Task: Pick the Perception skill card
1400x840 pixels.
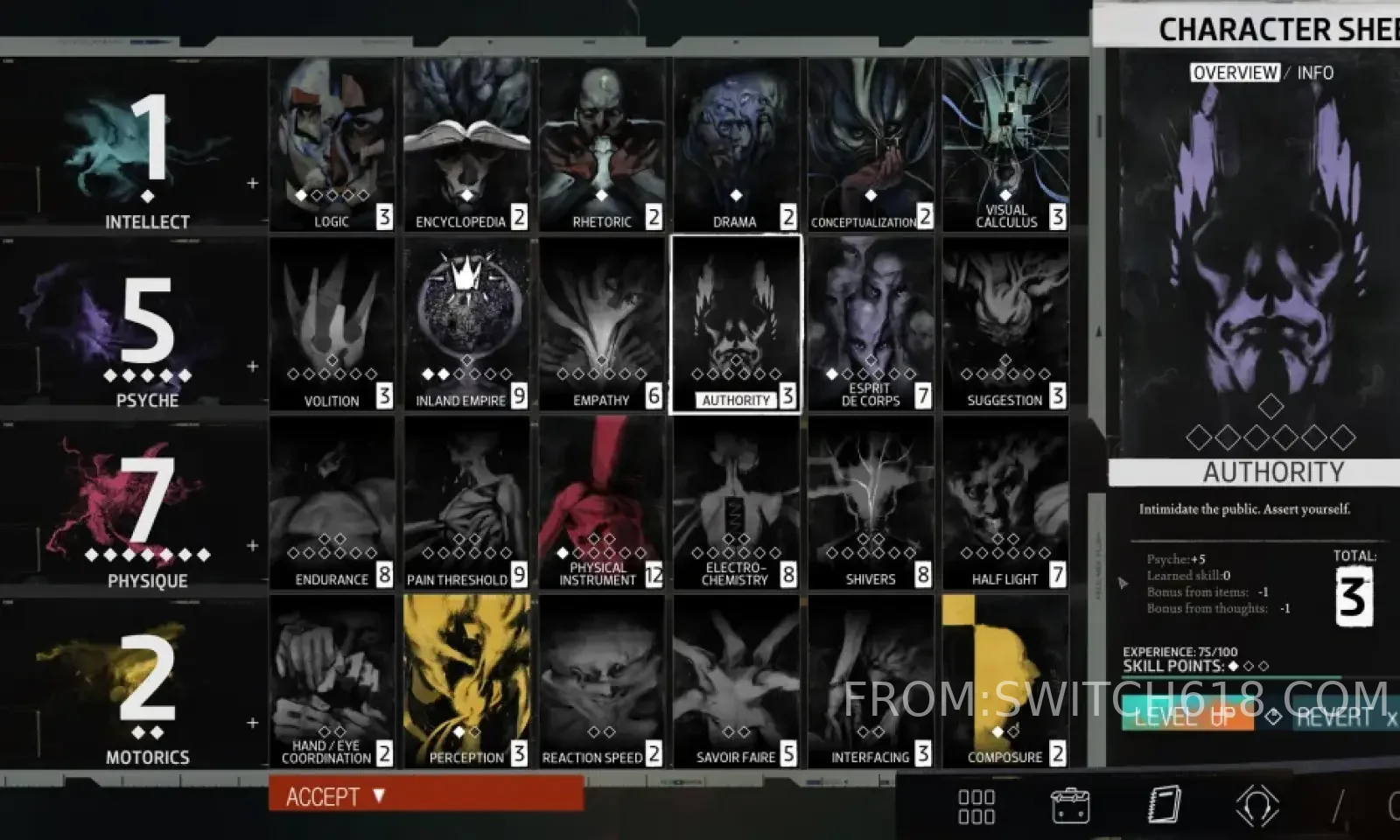Action: click(466, 681)
